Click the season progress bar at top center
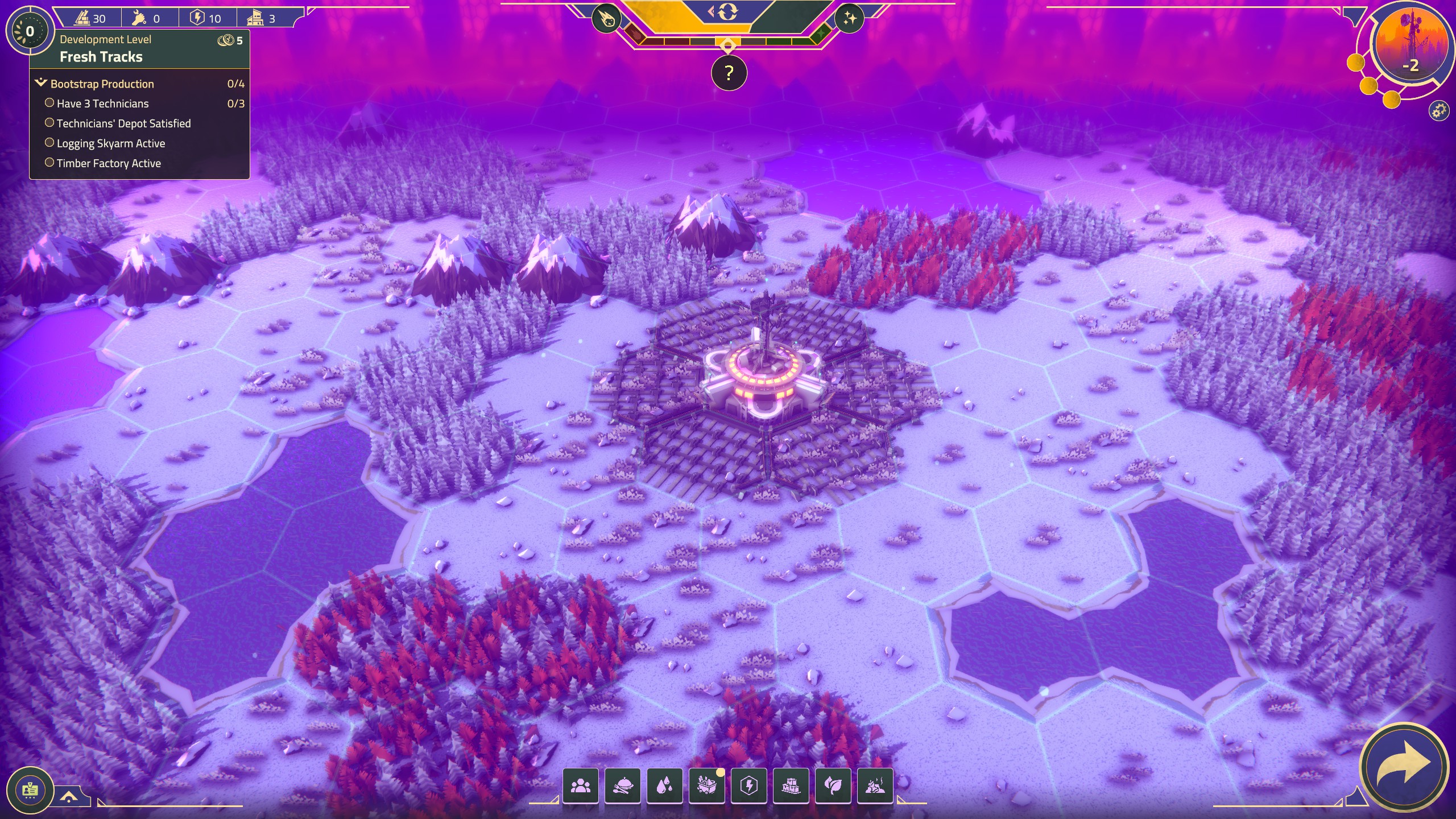 pyautogui.click(x=728, y=41)
